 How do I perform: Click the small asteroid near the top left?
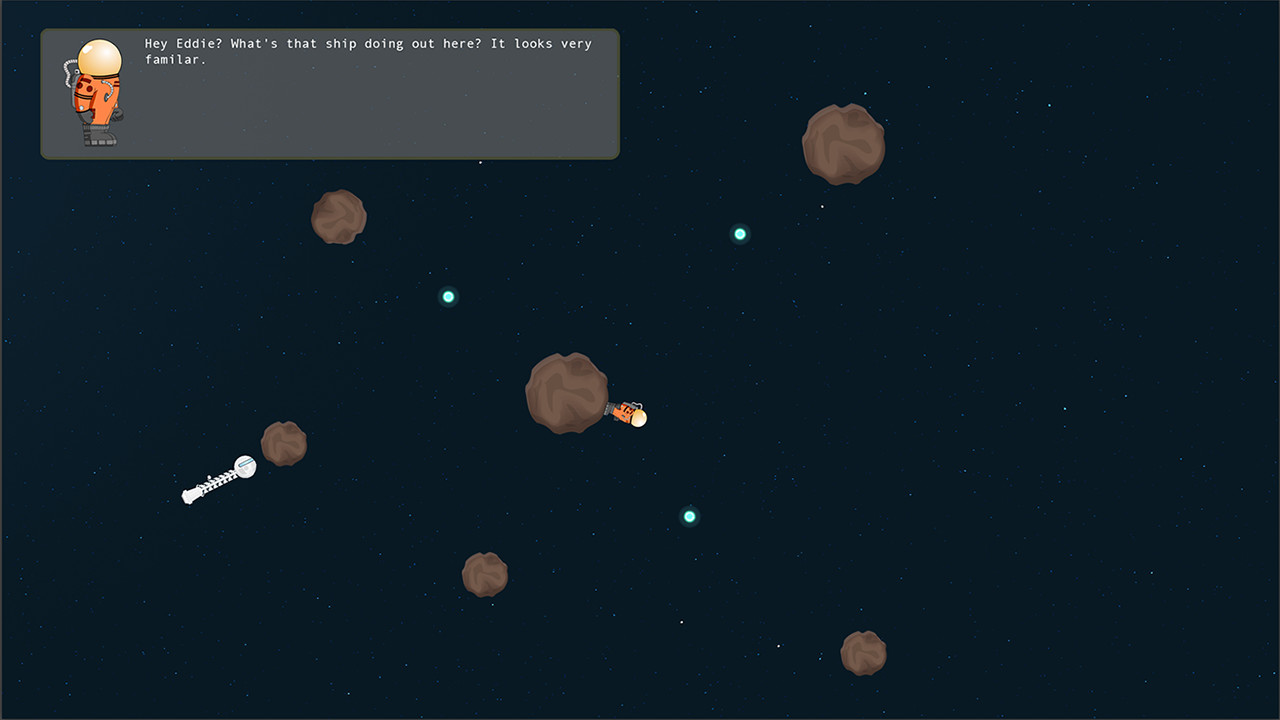[x=338, y=216]
